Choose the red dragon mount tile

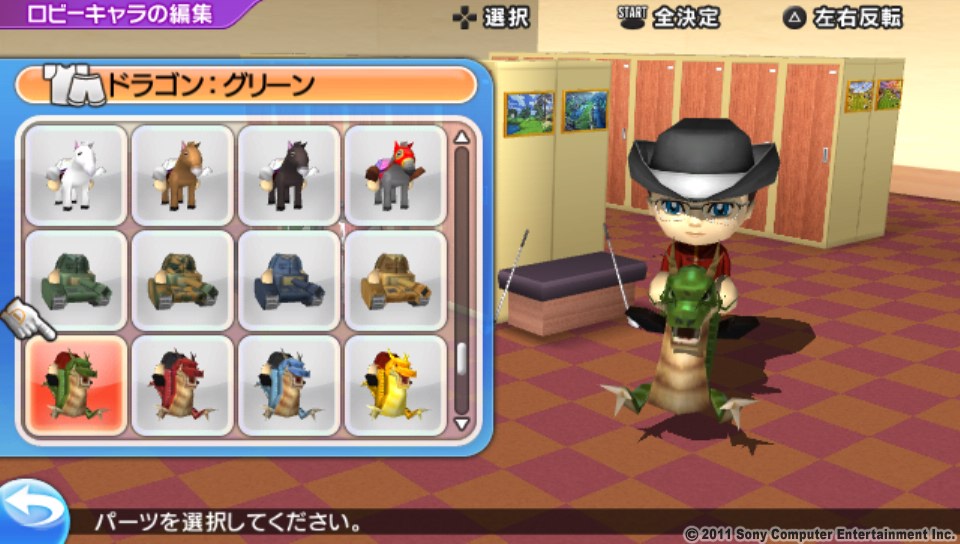coord(183,386)
